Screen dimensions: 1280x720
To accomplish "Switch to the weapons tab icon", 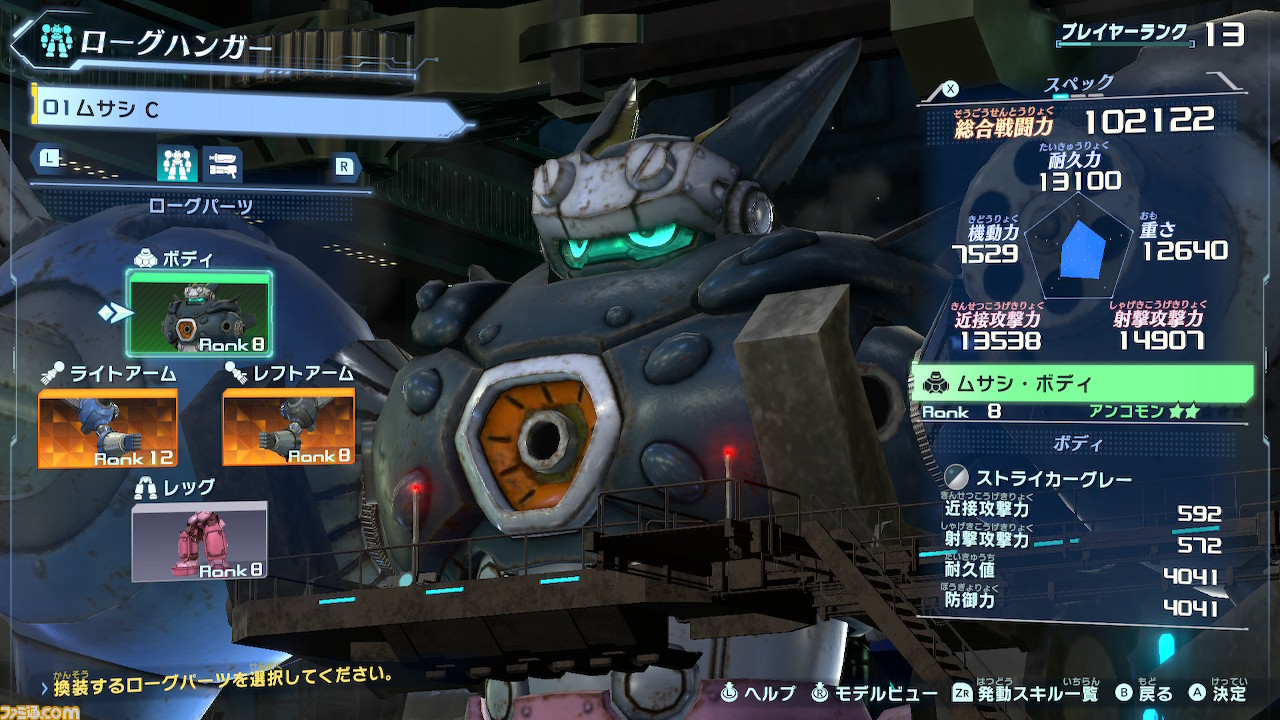I will 222,163.
